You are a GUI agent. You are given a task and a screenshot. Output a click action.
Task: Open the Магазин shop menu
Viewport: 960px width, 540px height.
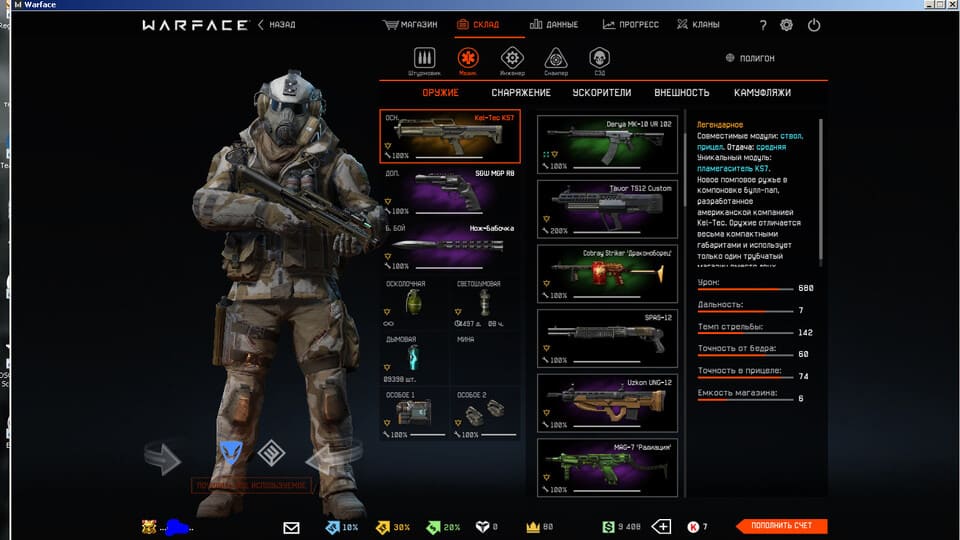(411, 25)
